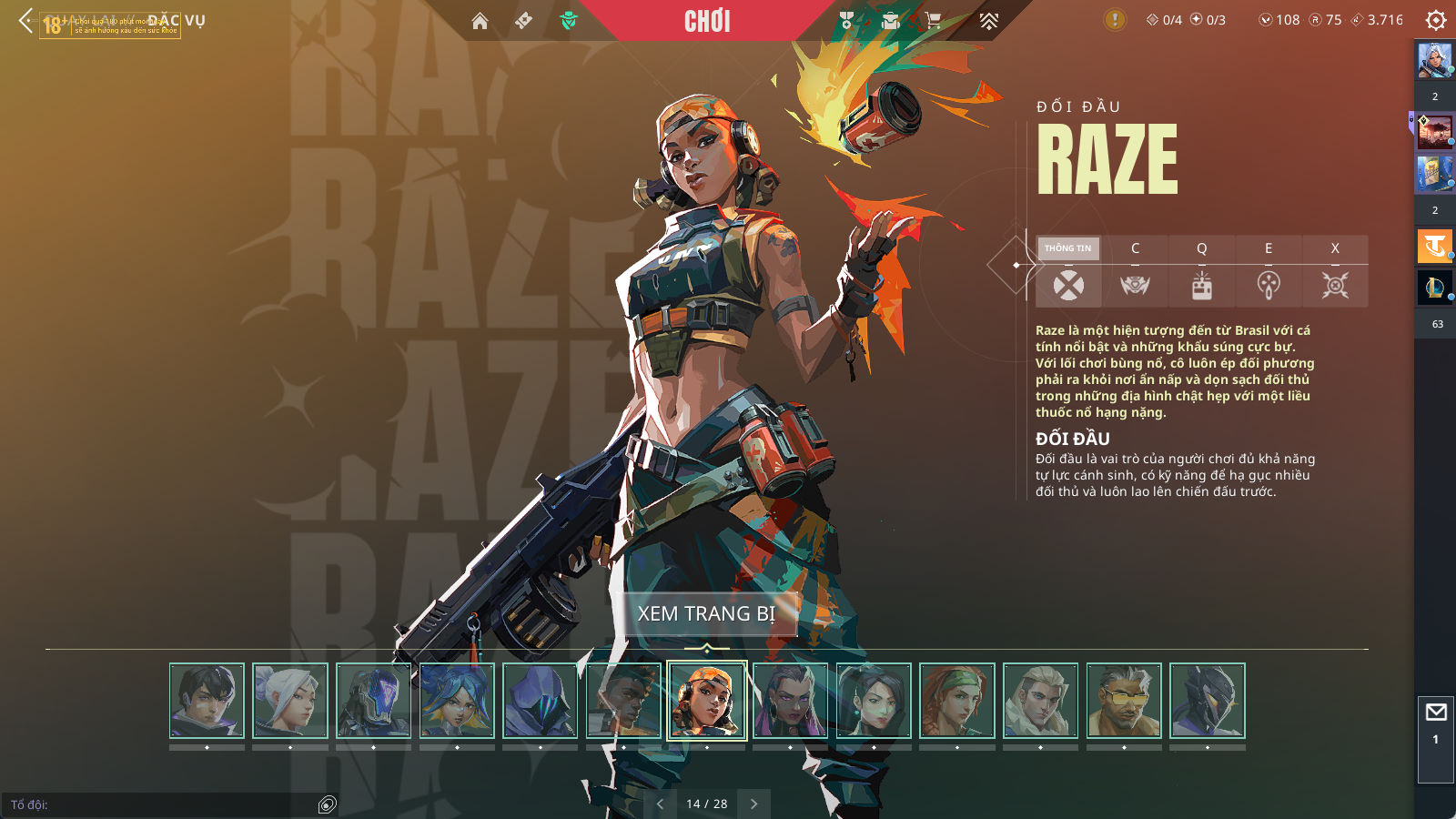Show Raze's X ultimate ability
Image resolution: width=1456 pixels, height=819 pixels.
pyautogui.click(x=1335, y=271)
